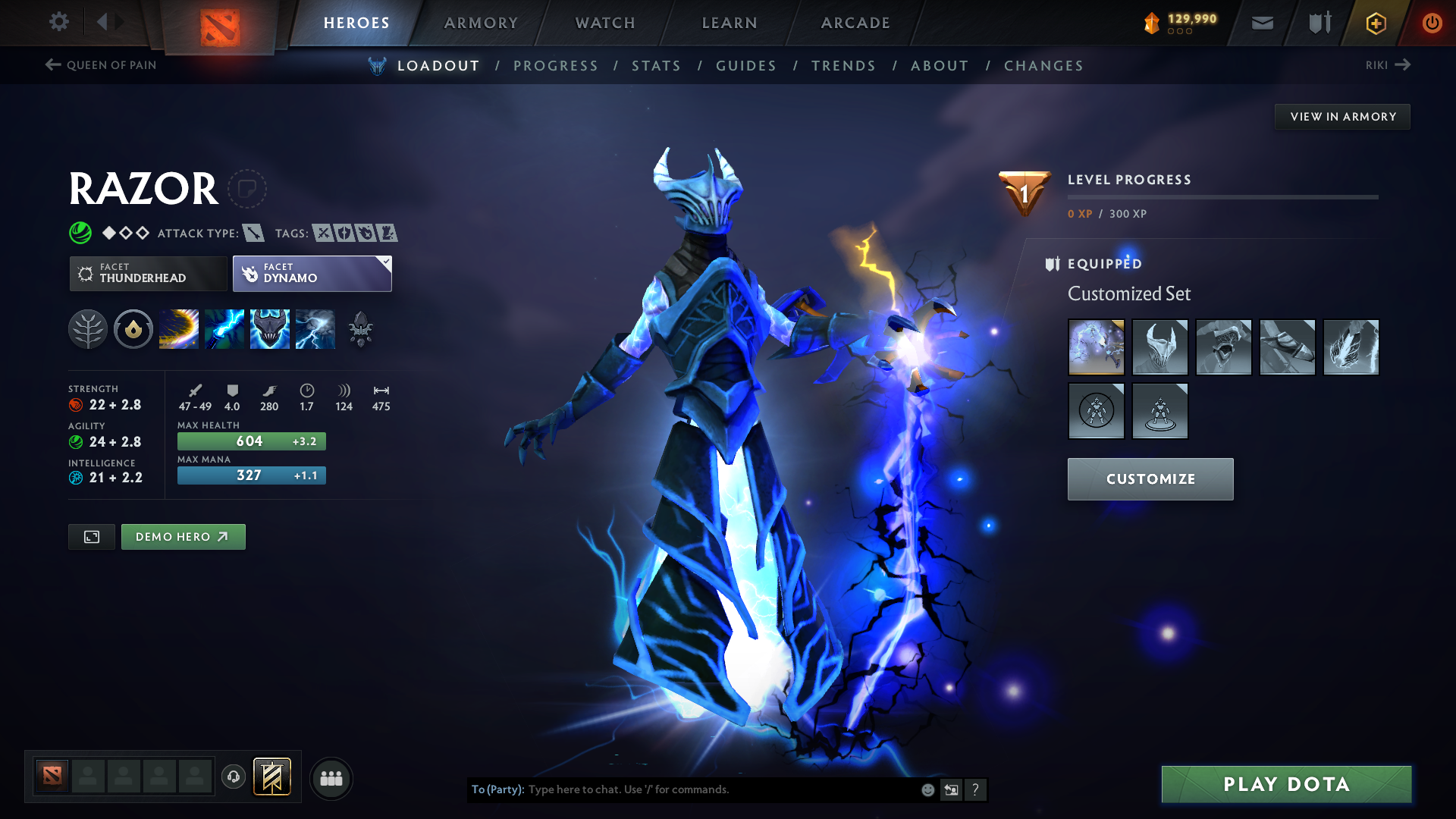Select the Static Link ability icon
The width and height of the screenshot is (1456, 819).
tap(224, 329)
